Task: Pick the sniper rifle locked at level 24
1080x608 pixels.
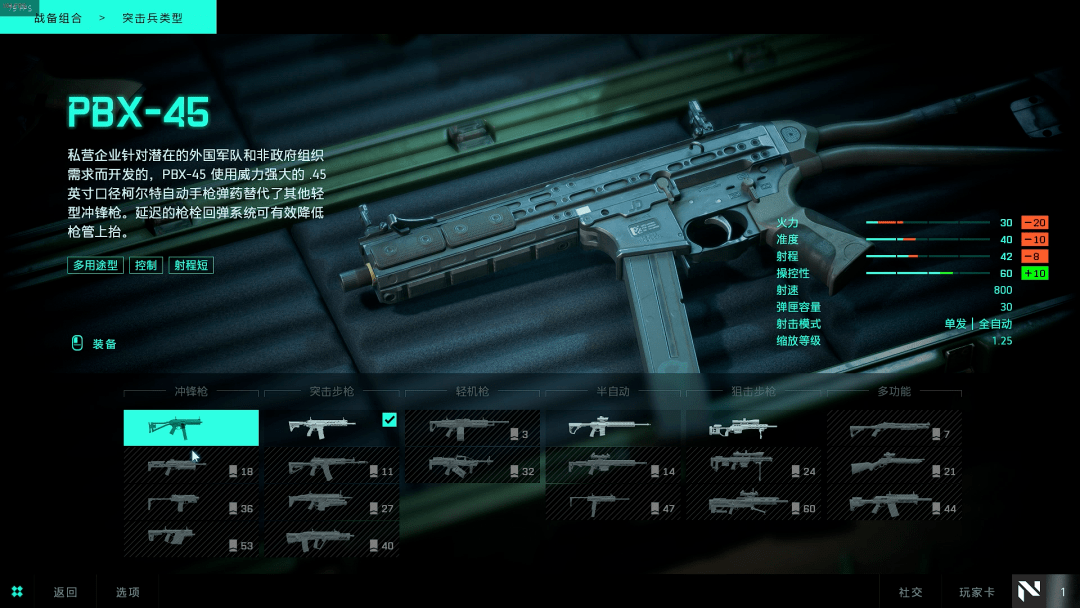Action: click(754, 466)
